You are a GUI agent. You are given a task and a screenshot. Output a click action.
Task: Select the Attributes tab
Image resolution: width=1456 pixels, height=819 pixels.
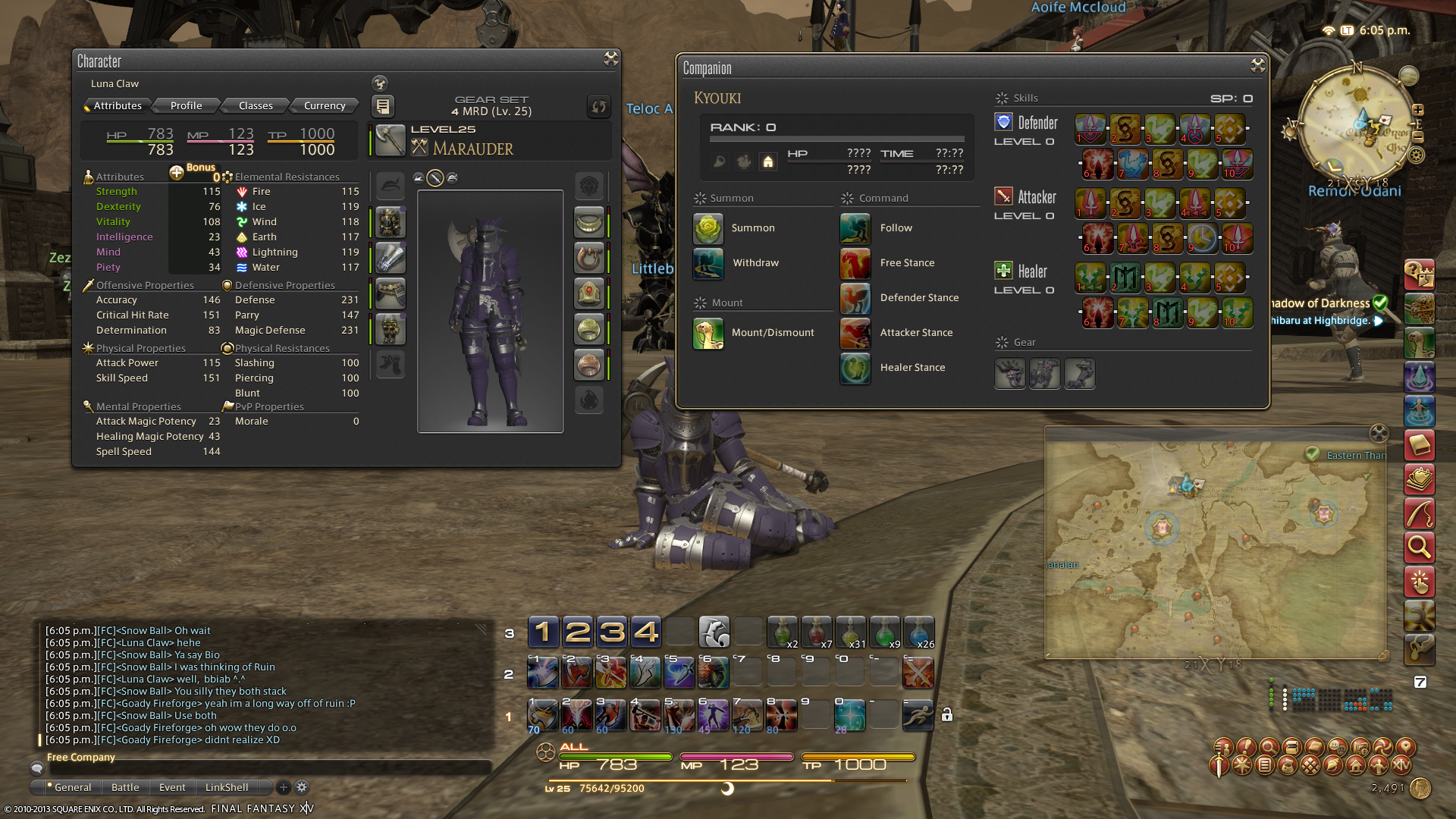pos(118,105)
